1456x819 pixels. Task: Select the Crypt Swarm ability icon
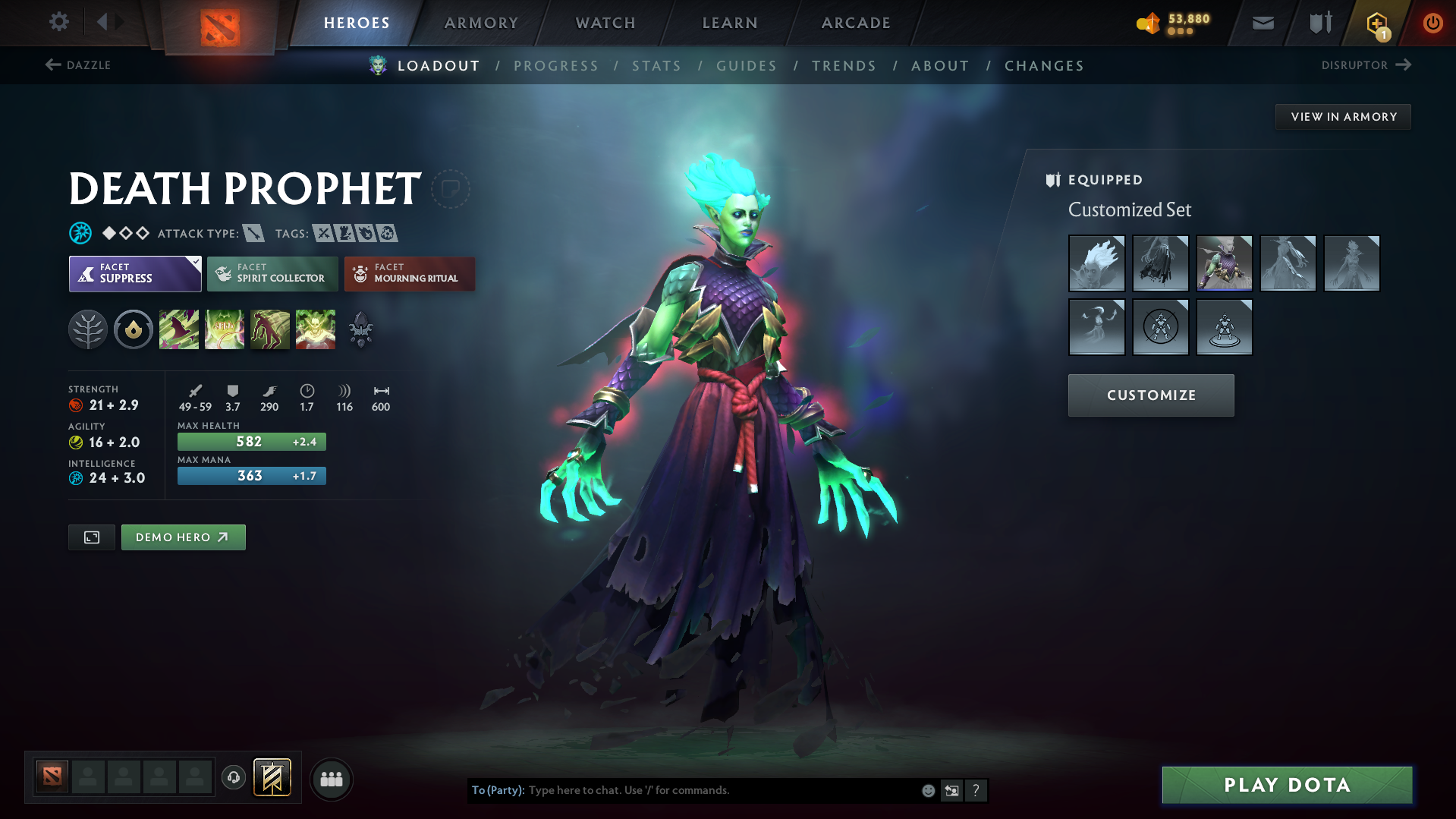coord(179,329)
